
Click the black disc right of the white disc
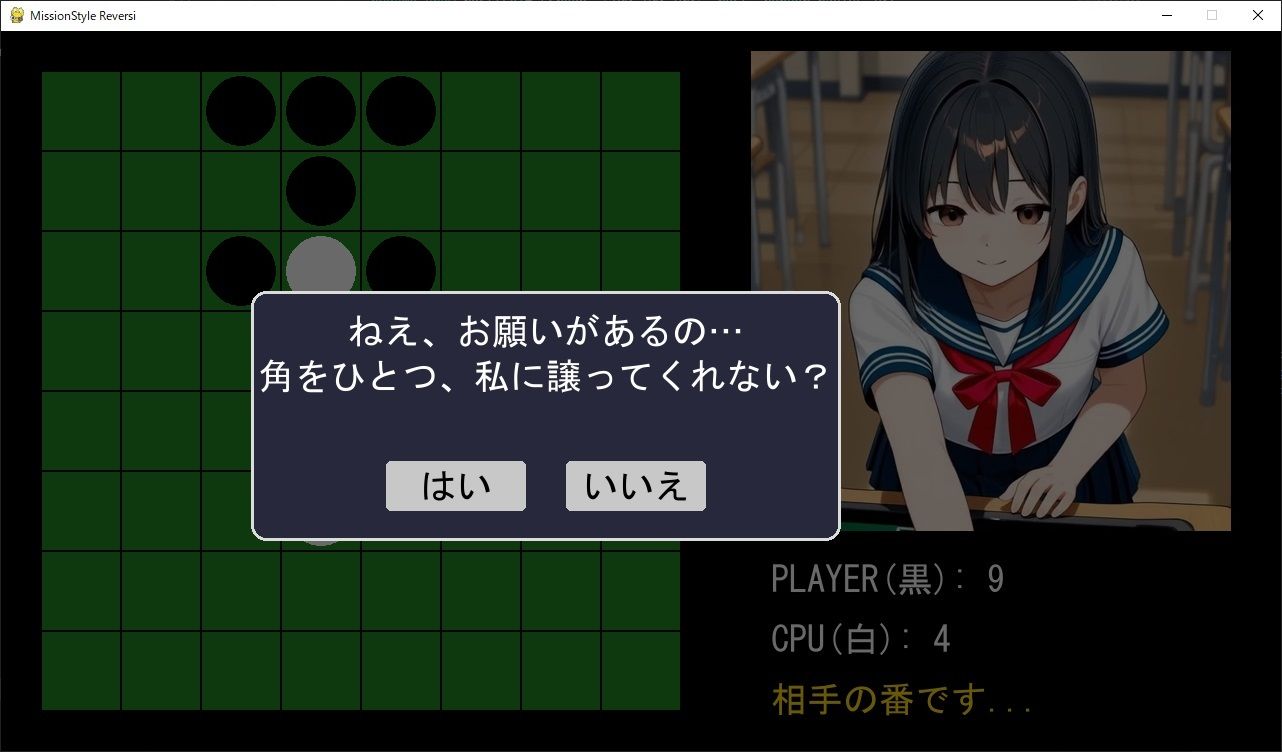click(x=400, y=268)
